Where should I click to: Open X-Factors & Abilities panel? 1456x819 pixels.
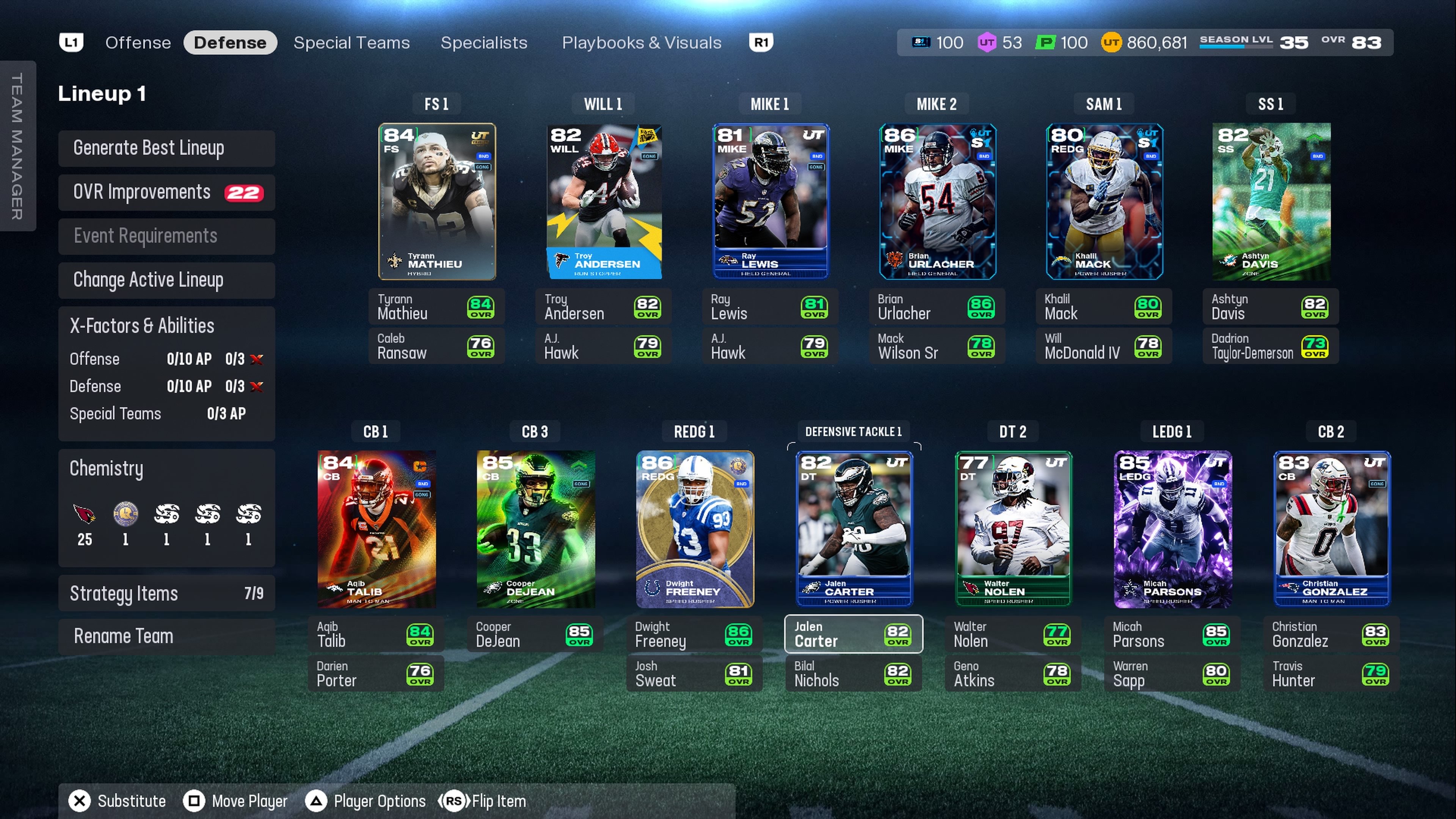coord(166,326)
